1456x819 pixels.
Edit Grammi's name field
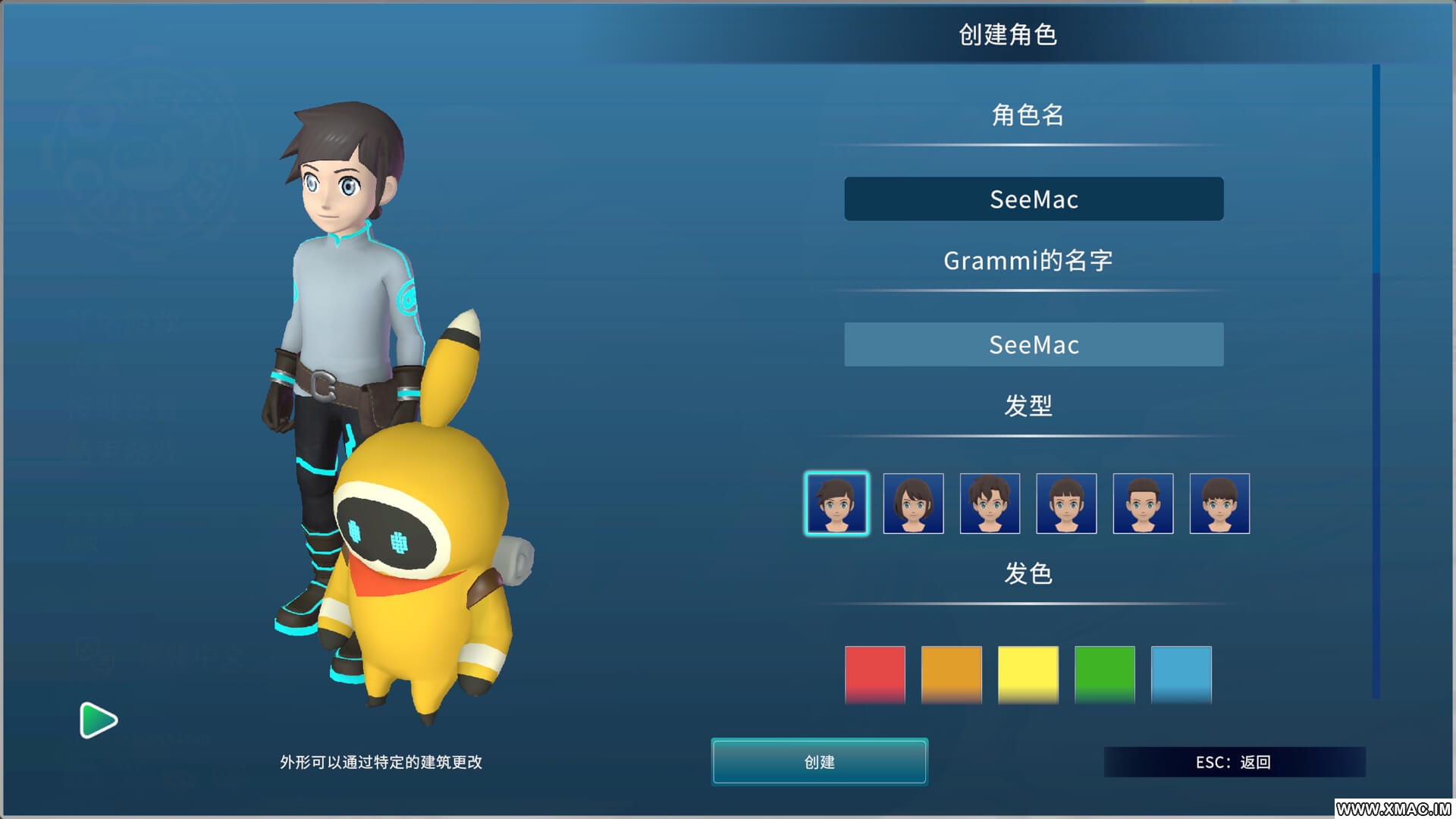coord(1034,345)
